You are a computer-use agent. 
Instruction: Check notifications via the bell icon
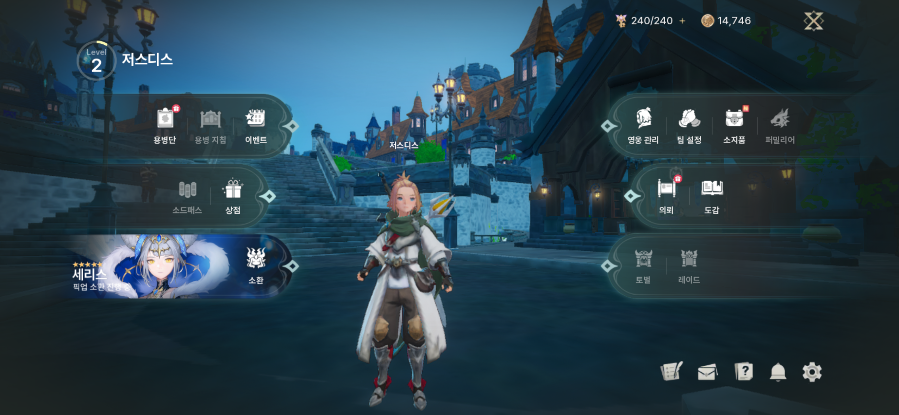pos(778,372)
